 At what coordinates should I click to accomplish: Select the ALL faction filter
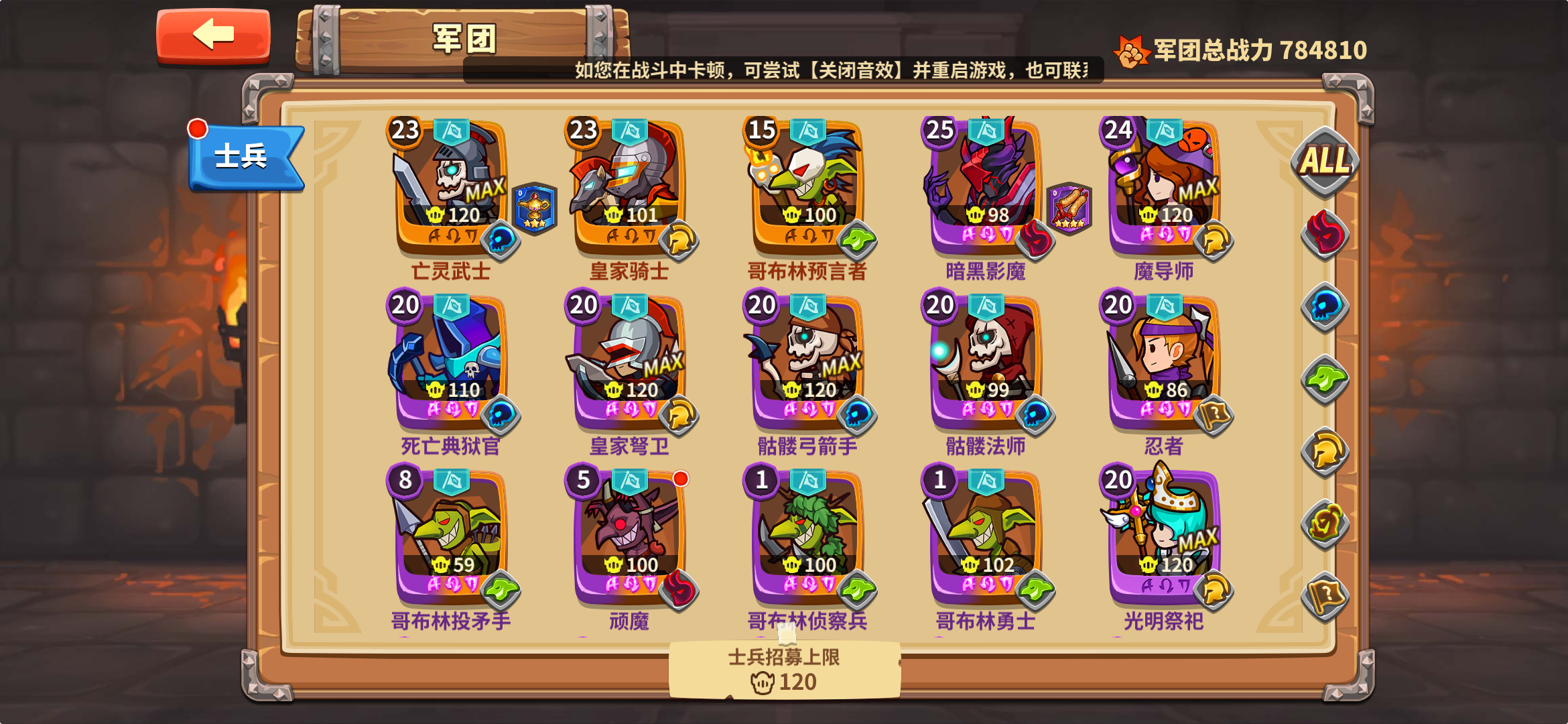pyautogui.click(x=1325, y=161)
